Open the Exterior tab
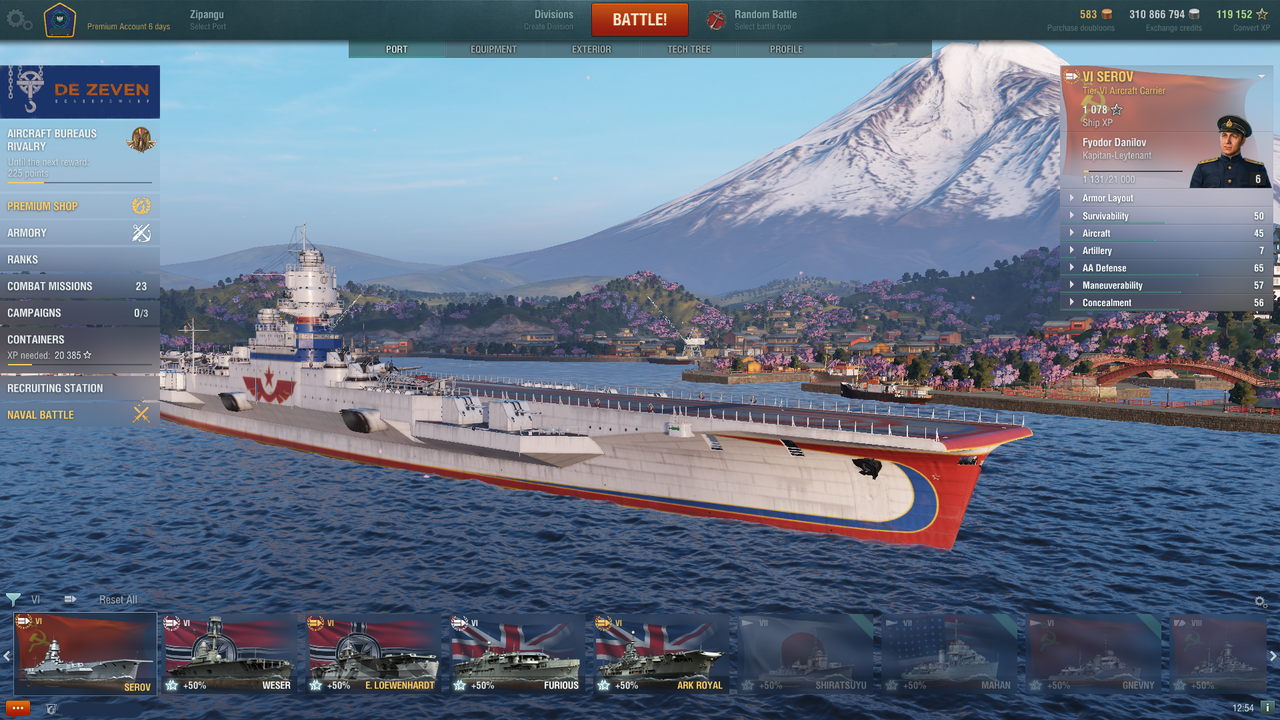 (591, 49)
